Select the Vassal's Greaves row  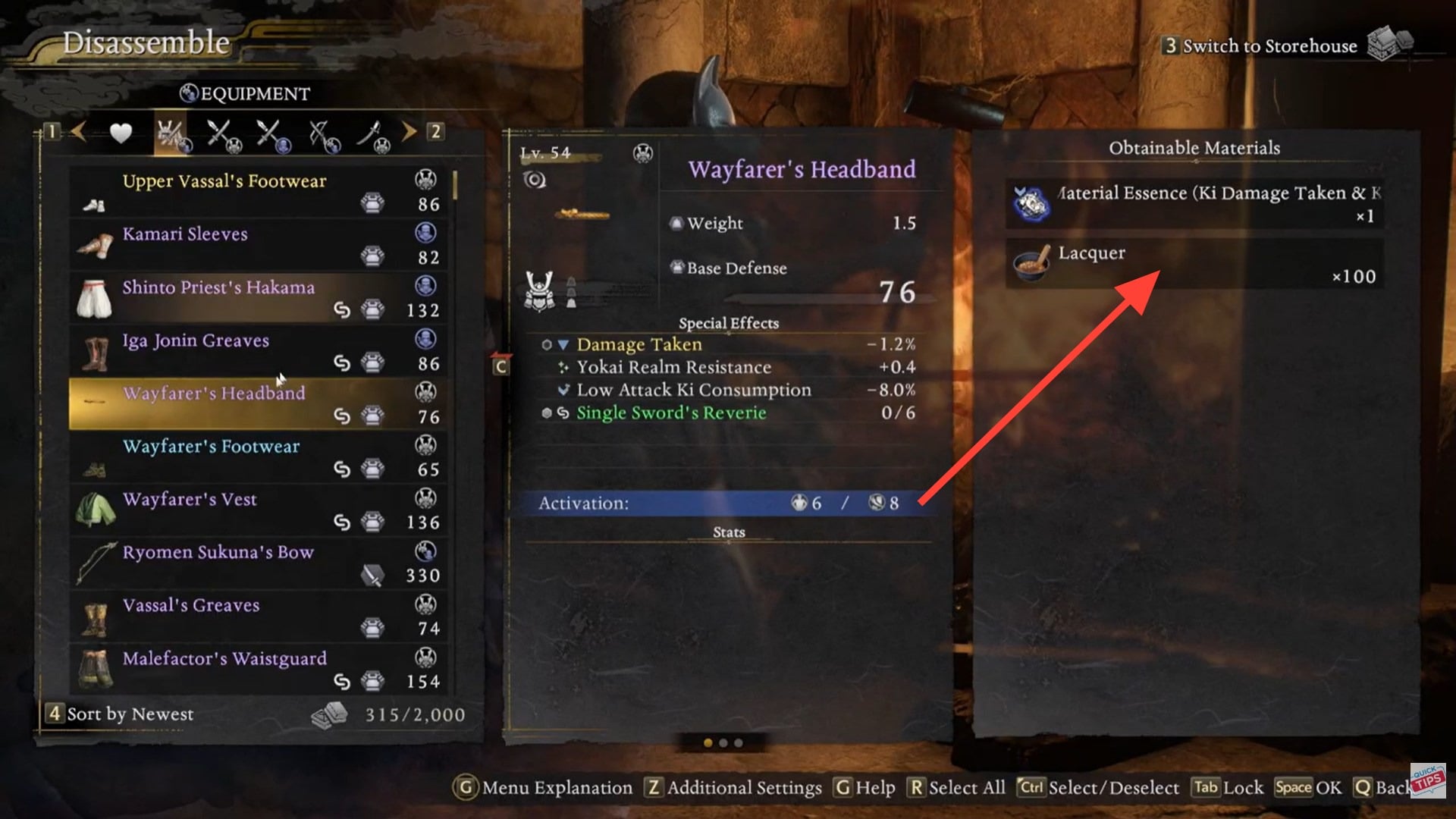tap(258, 617)
